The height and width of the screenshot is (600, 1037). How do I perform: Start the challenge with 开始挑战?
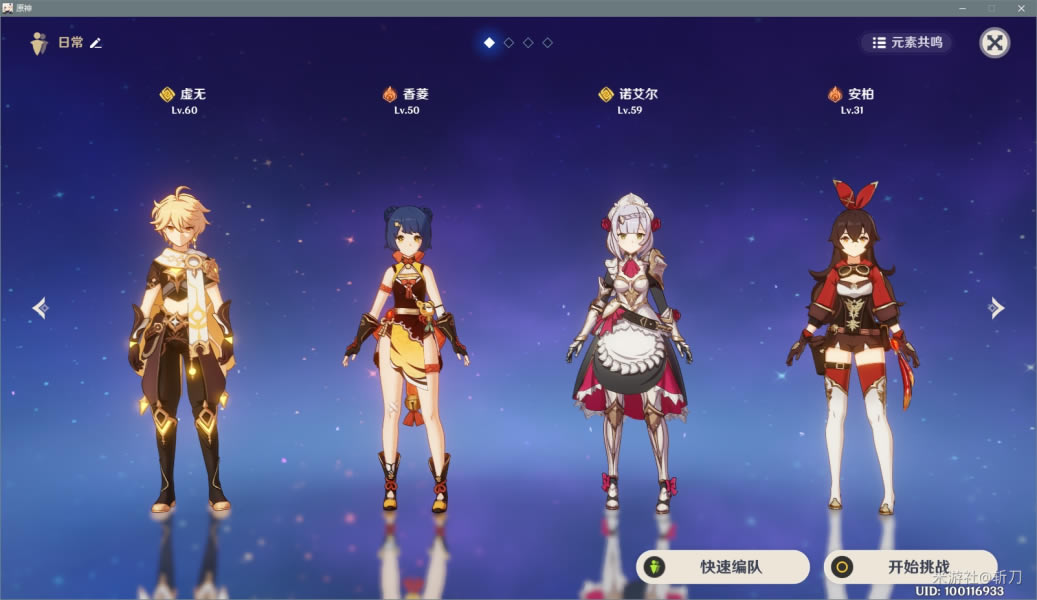(x=910, y=567)
